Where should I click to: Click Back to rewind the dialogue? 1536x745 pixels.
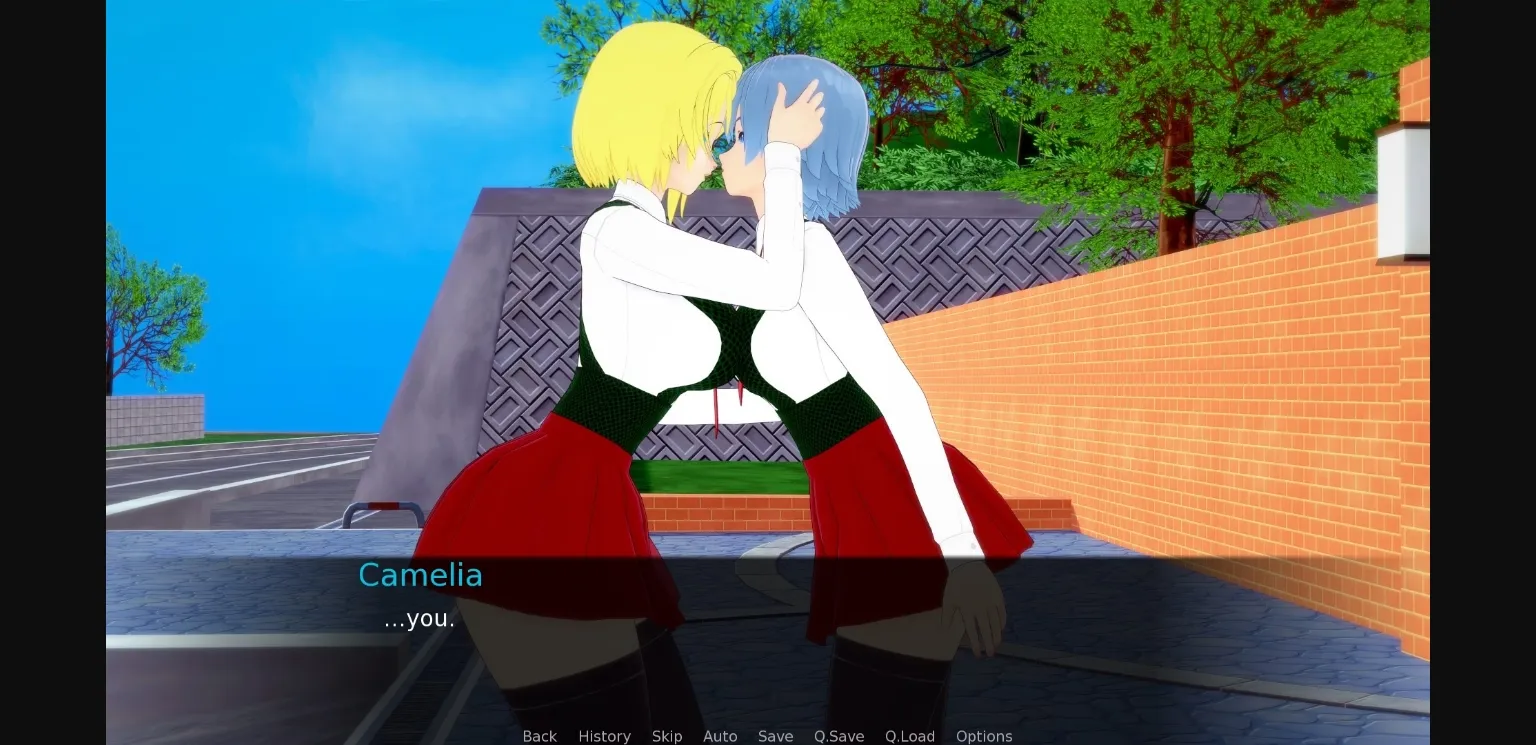540,736
